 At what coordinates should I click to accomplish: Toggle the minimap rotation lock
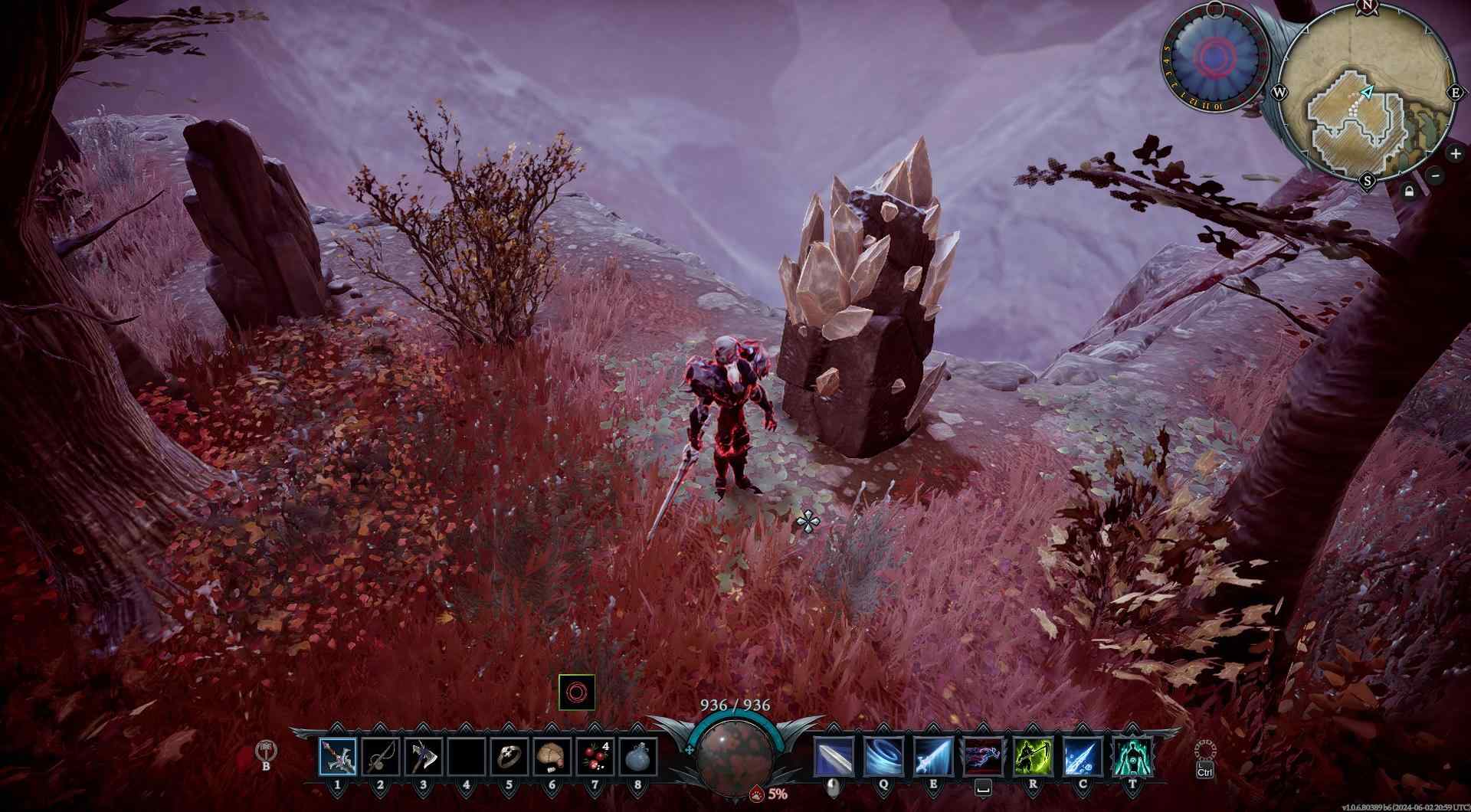tap(1409, 192)
